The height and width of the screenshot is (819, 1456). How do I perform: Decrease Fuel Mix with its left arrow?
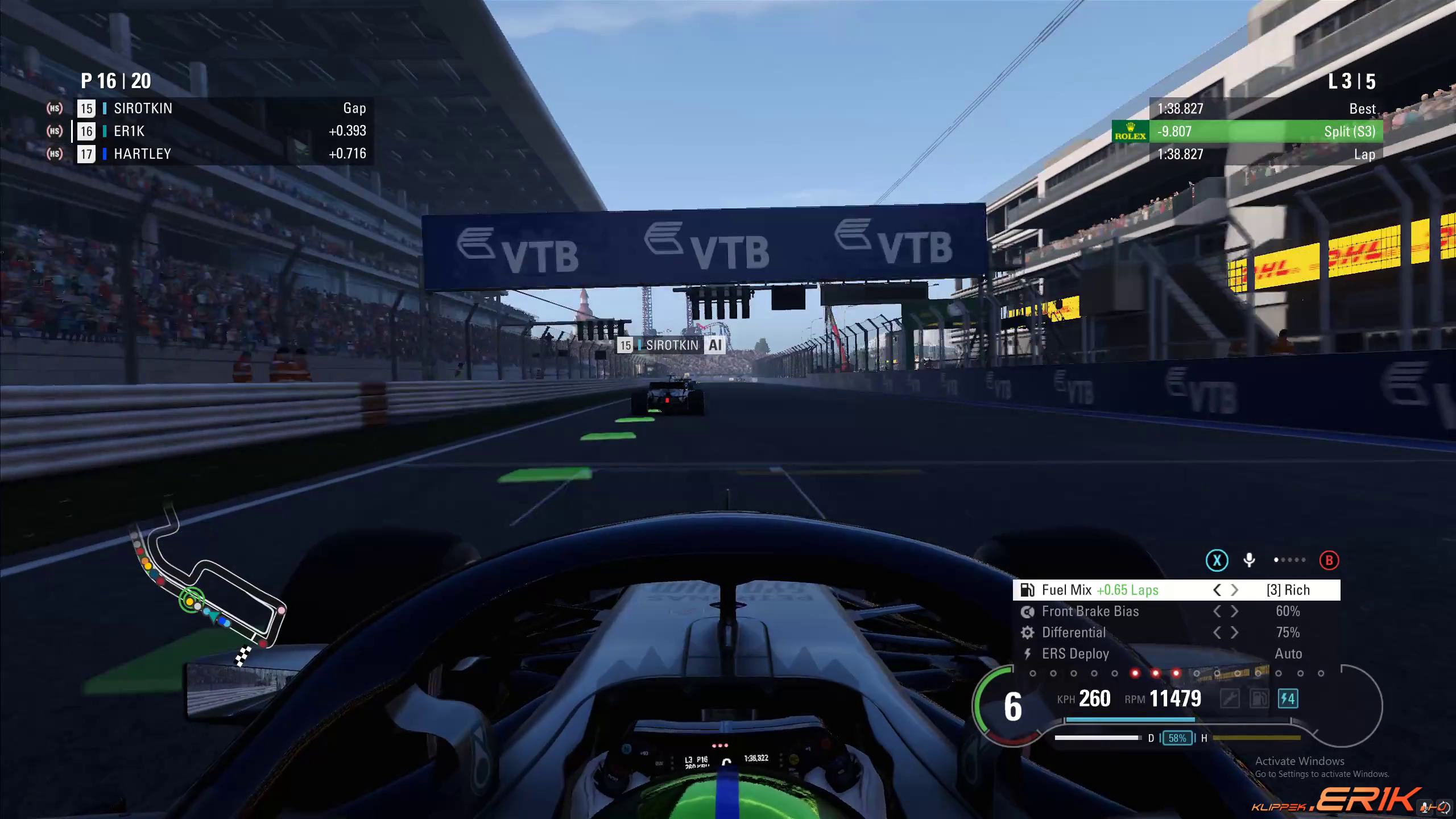coord(1217,590)
